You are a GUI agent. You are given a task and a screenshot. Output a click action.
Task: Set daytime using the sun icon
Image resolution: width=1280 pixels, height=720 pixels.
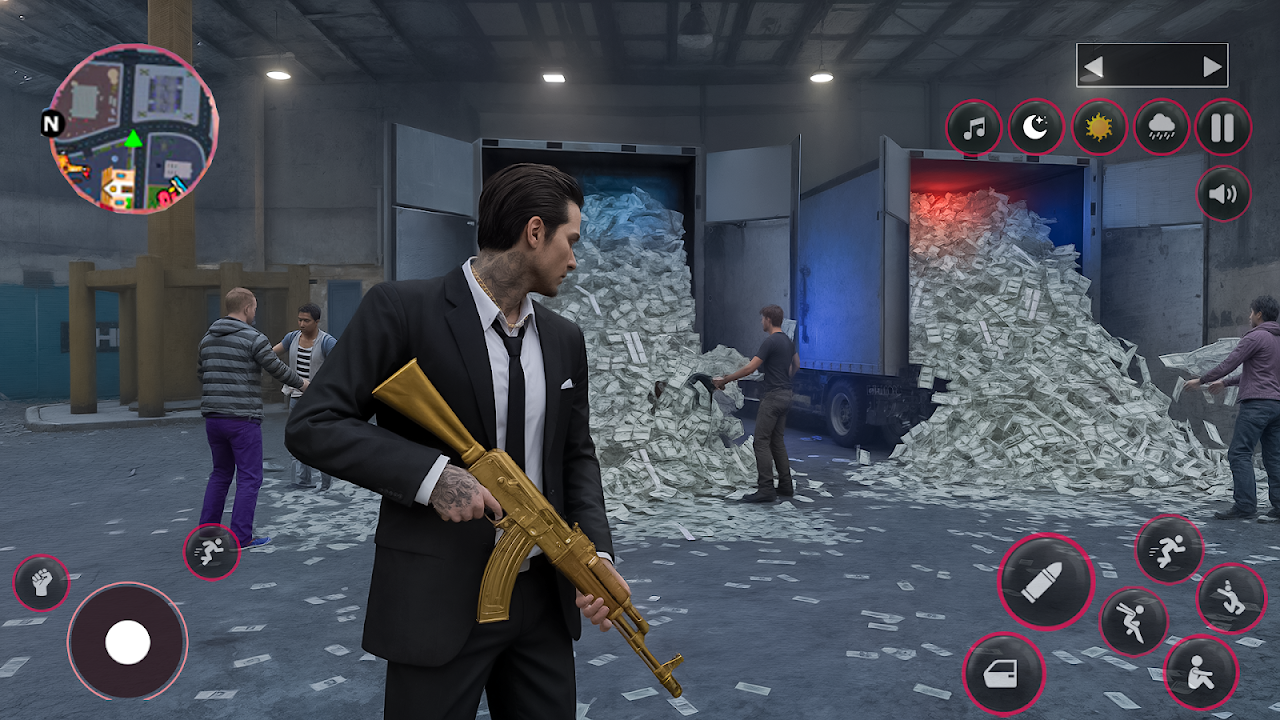[1099, 128]
